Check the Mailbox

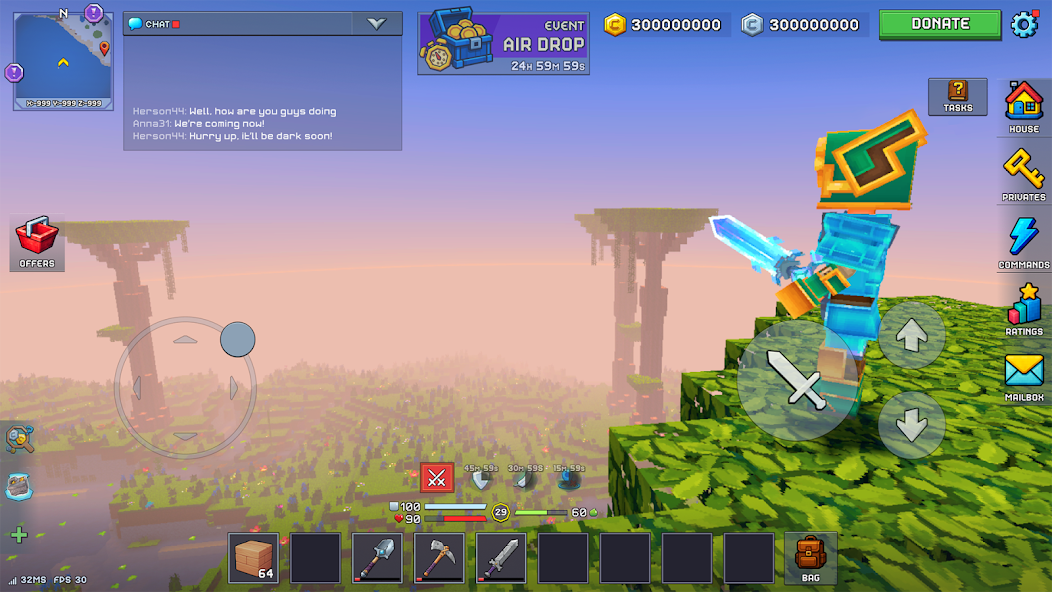click(1024, 376)
